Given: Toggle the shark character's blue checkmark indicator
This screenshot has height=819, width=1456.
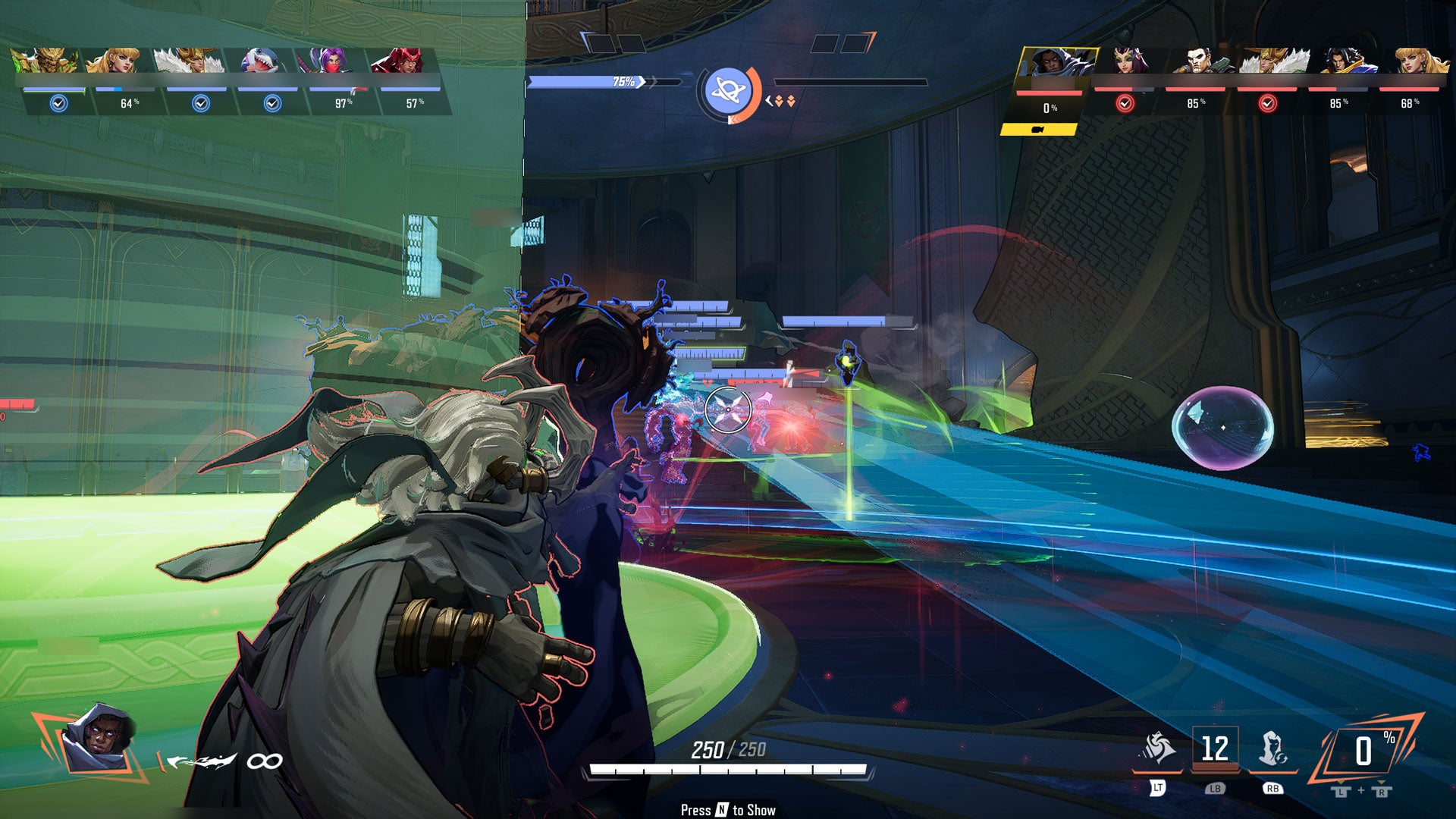Looking at the screenshot, I should click(272, 103).
